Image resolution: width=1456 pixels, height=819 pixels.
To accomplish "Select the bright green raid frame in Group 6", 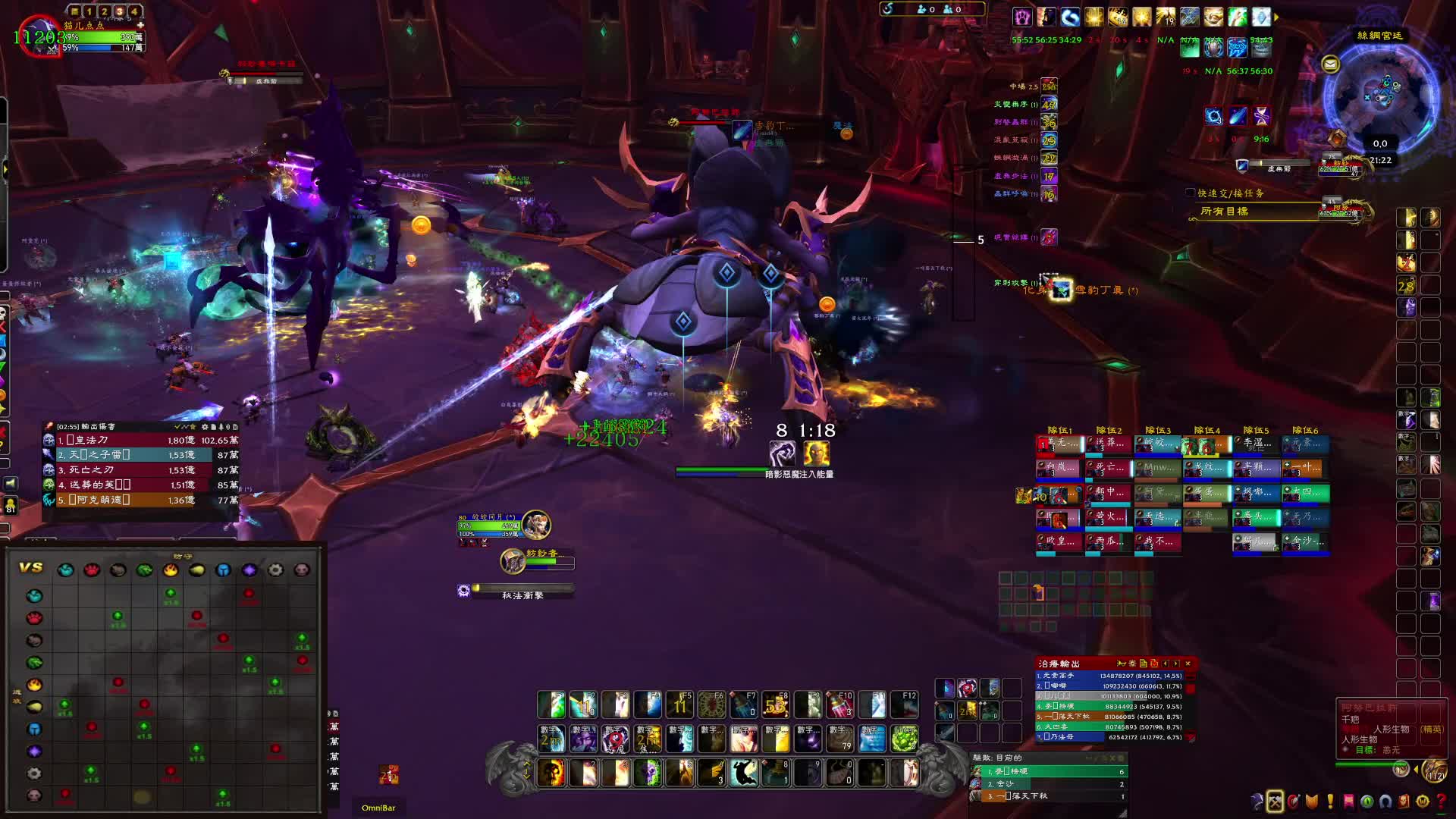I will (x=1305, y=494).
